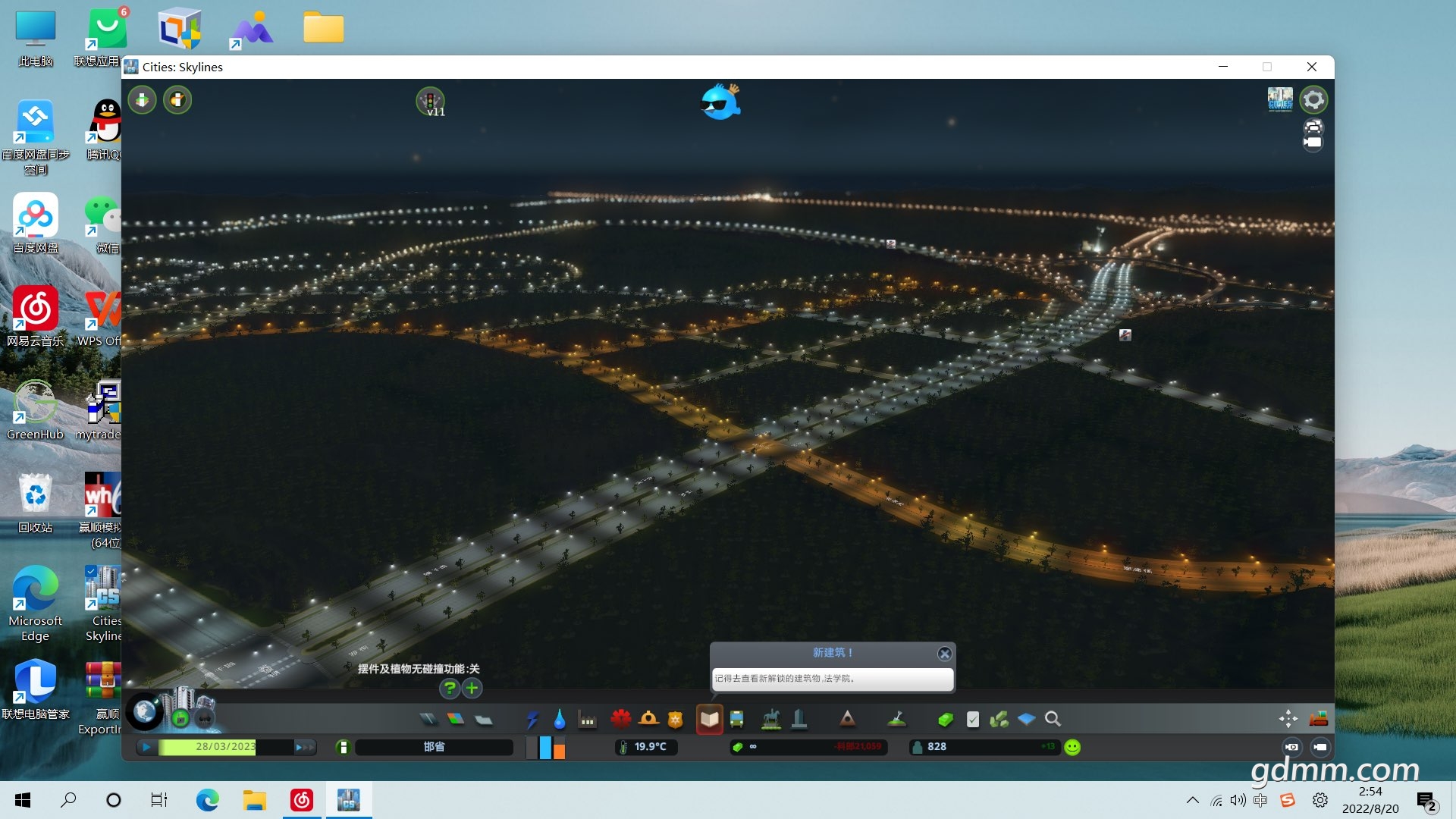This screenshot has height=819, width=1456.
Task: Toggle the game speed play button
Action: 146,747
